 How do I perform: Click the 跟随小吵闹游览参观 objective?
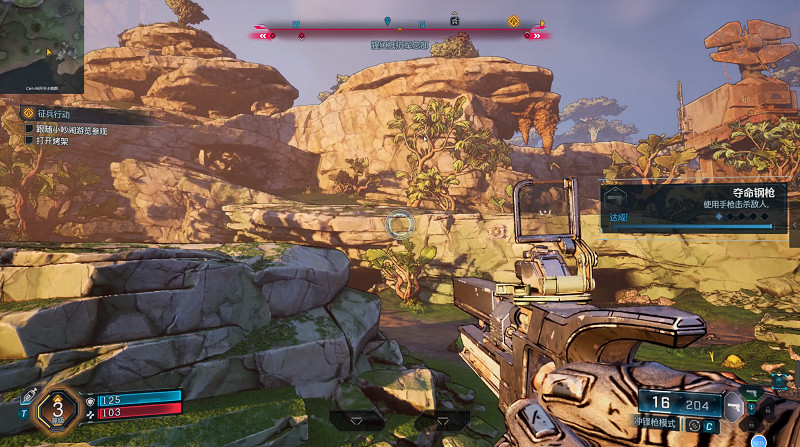[72, 129]
